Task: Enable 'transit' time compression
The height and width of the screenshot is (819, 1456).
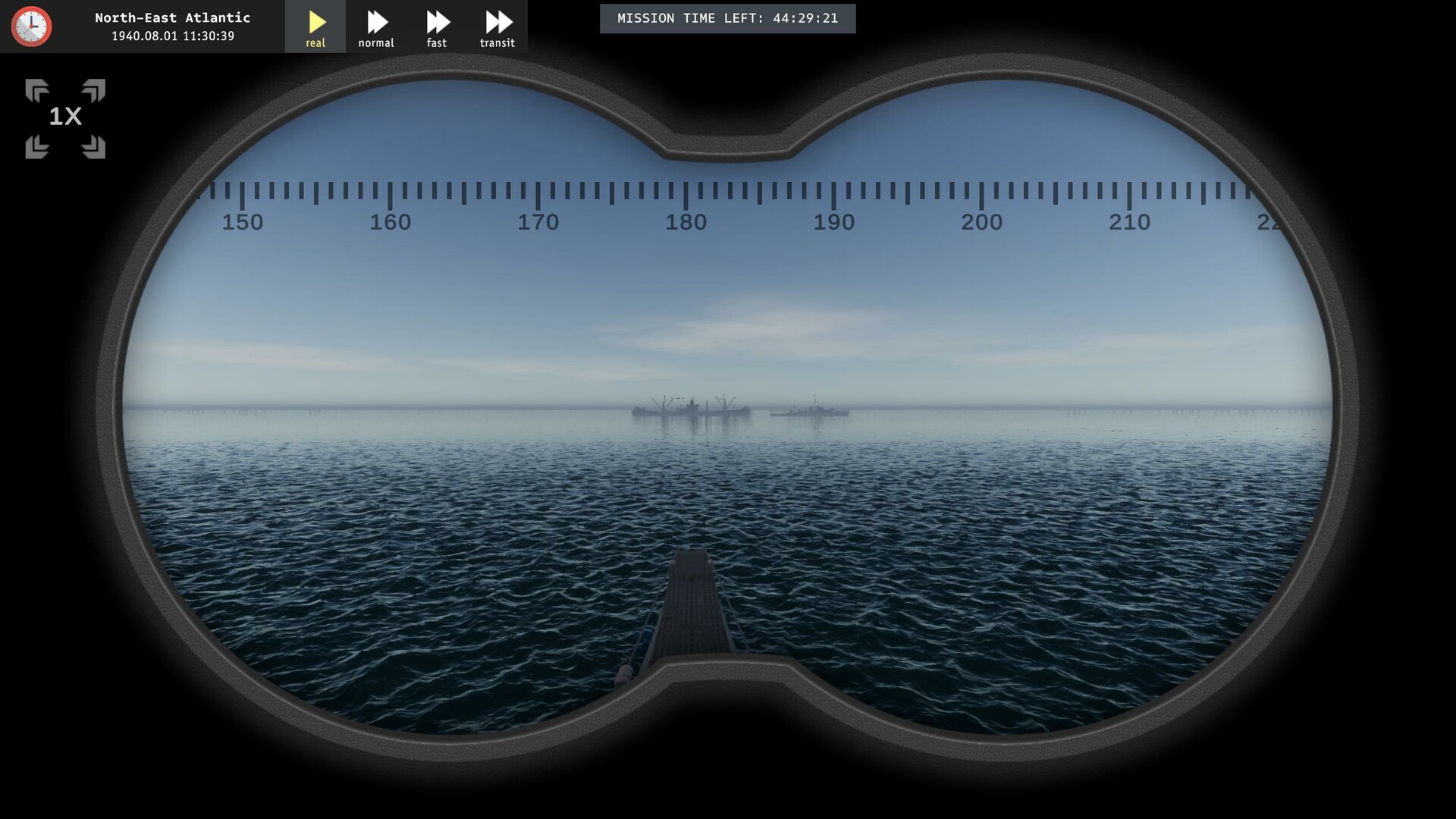Action: click(x=497, y=27)
